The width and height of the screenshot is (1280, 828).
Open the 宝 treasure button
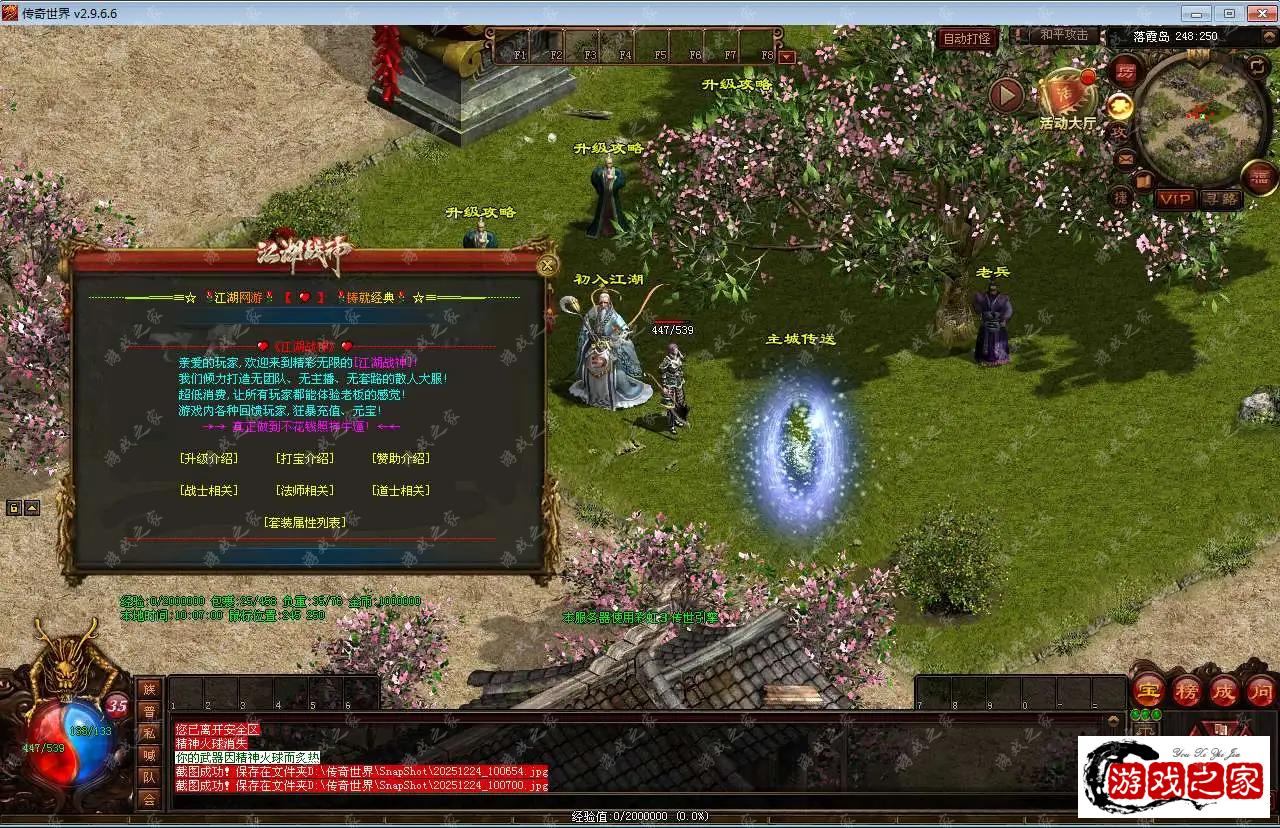pos(1148,691)
